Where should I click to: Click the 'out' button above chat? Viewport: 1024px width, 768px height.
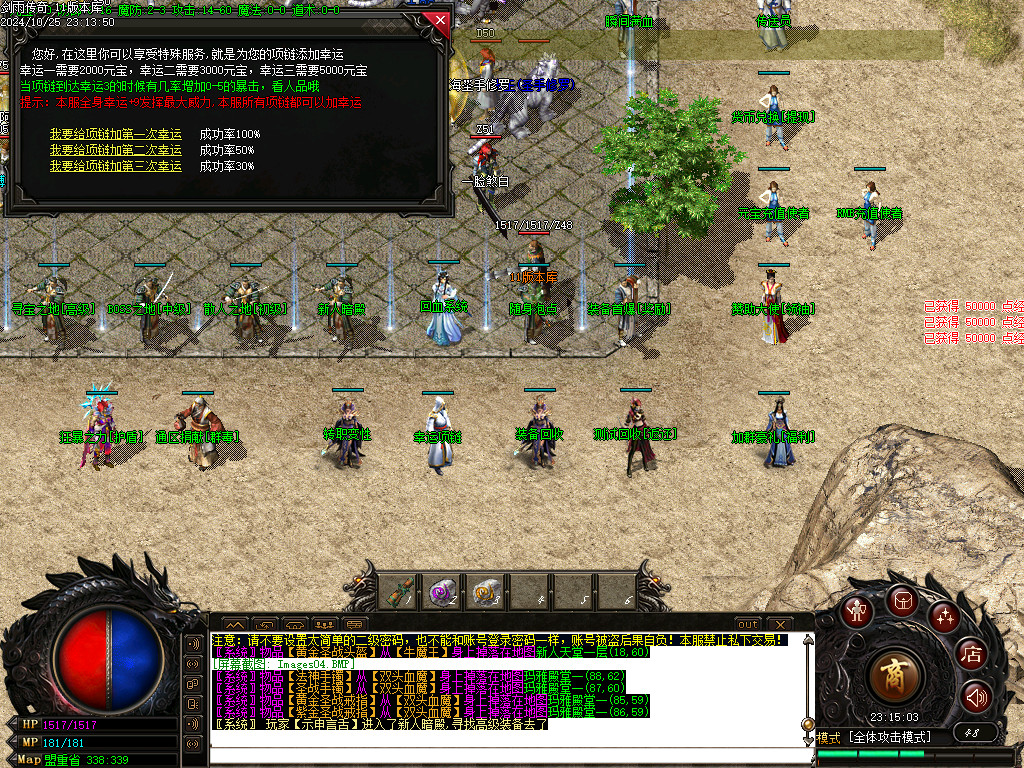pyautogui.click(x=748, y=625)
